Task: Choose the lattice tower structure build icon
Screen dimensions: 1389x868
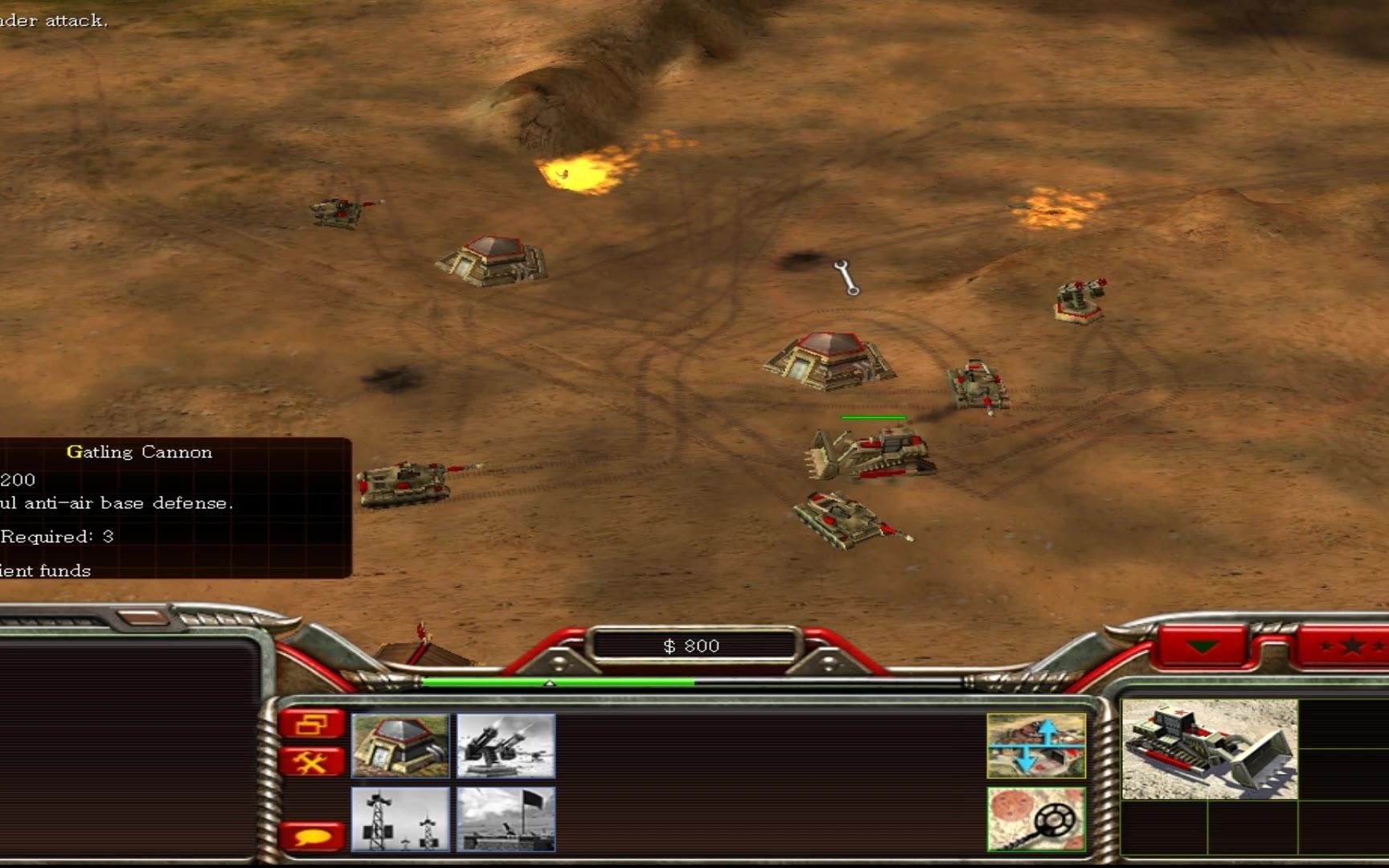Action: 399,818
